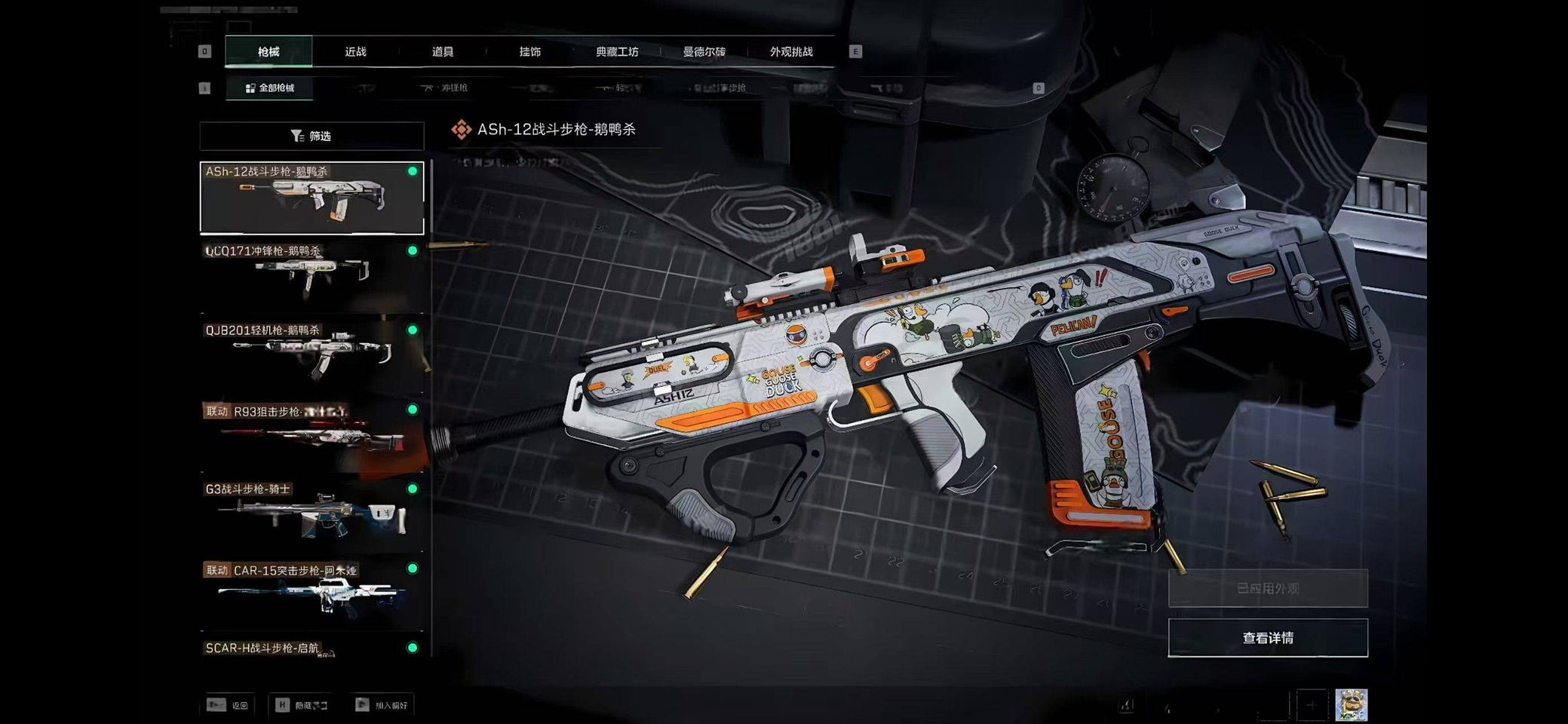Open the player avatar icon
This screenshot has height=724, width=1568.
coord(1351,705)
